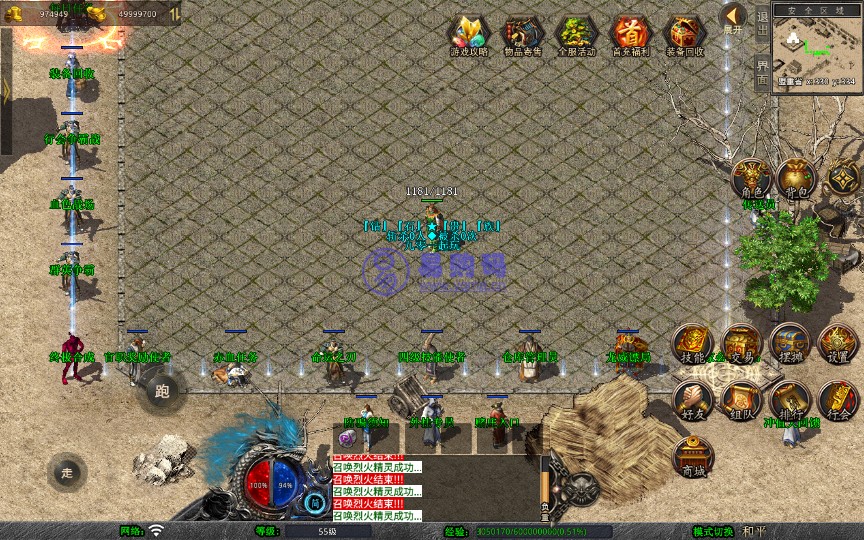Screen dimensions: 864x540
Task: Open the 装备回收 equipment recycling chest
Action: pyautogui.click(x=684, y=34)
